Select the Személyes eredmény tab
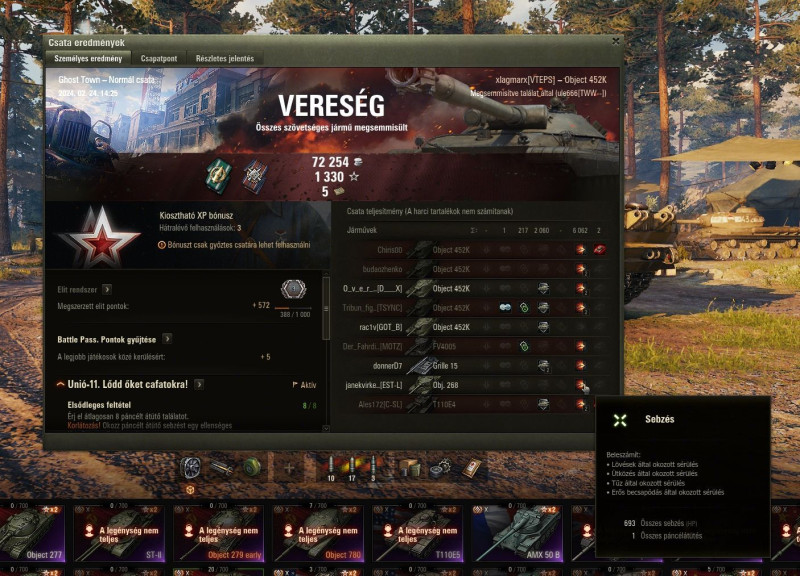This screenshot has width=800, height=576. pos(88,59)
